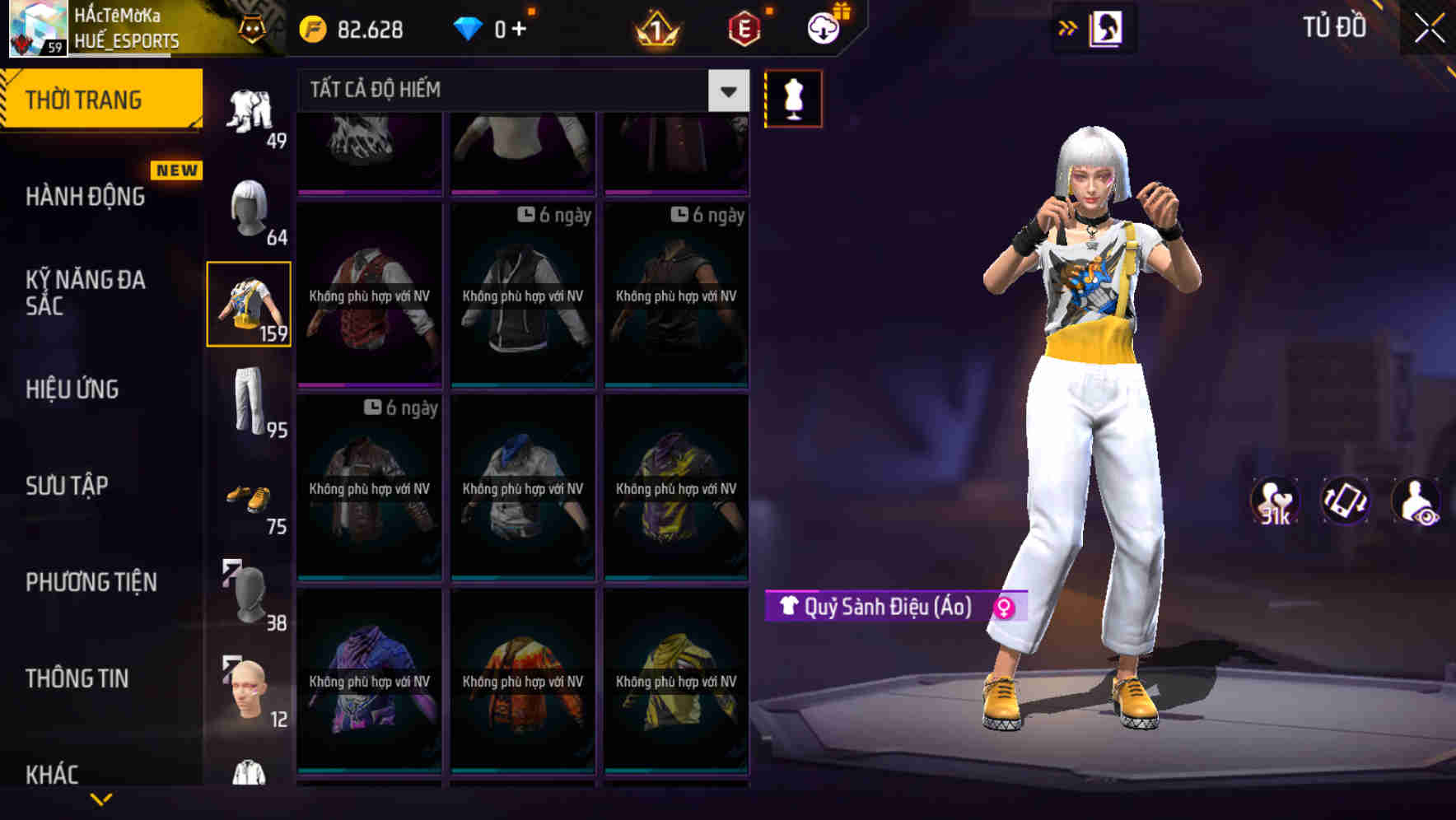Collapse the panel using the double arrows

(x=1069, y=27)
